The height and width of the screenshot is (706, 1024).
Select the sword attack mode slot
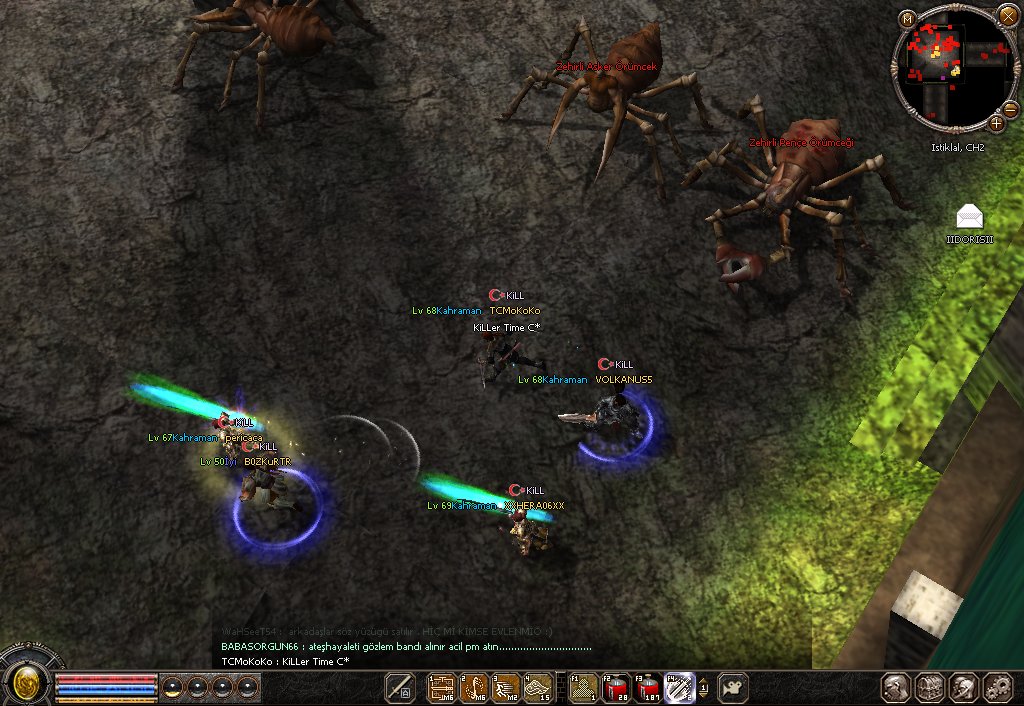(400, 687)
